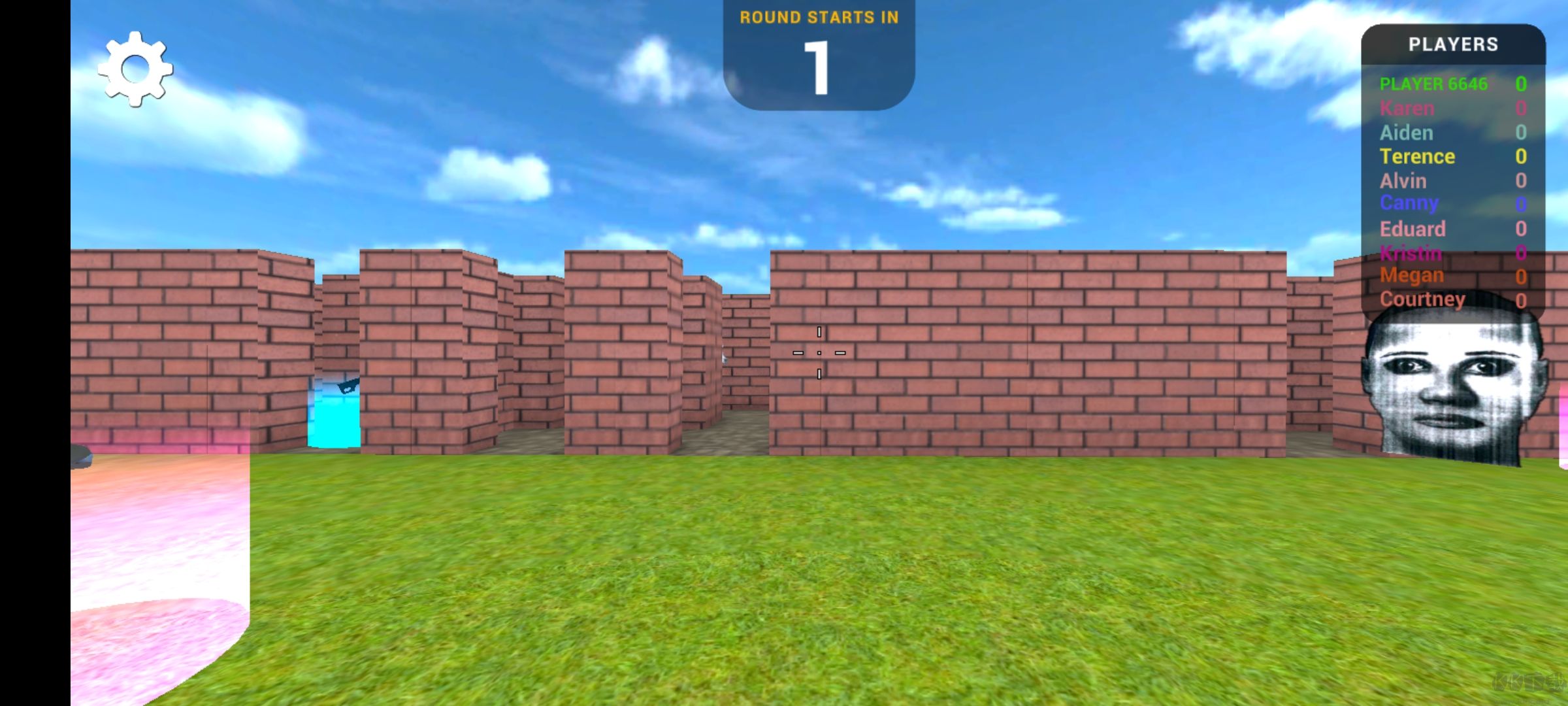Select the Terence leaderboard entry
The image size is (1568, 706).
(1418, 156)
